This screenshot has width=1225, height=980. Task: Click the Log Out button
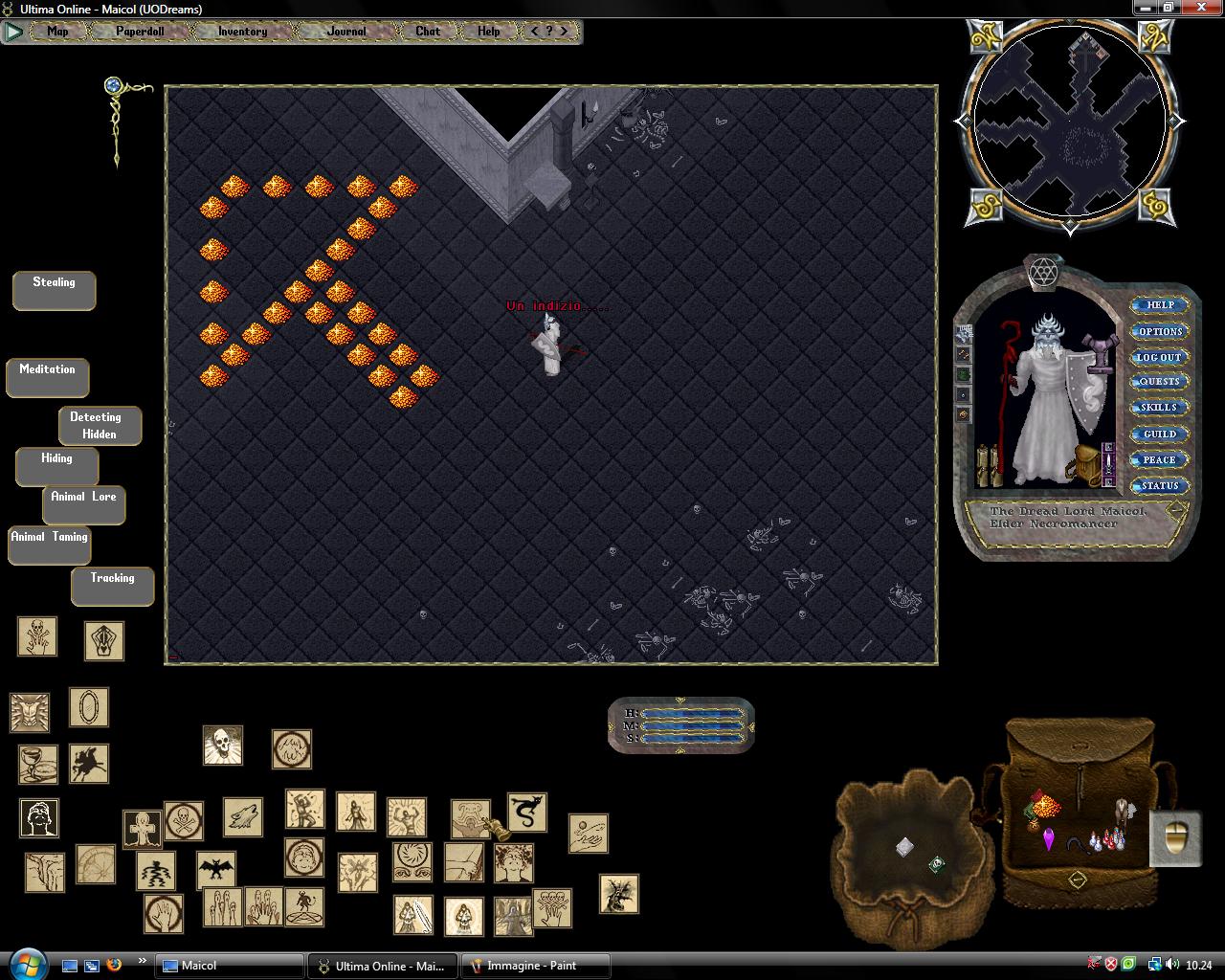(x=1159, y=357)
